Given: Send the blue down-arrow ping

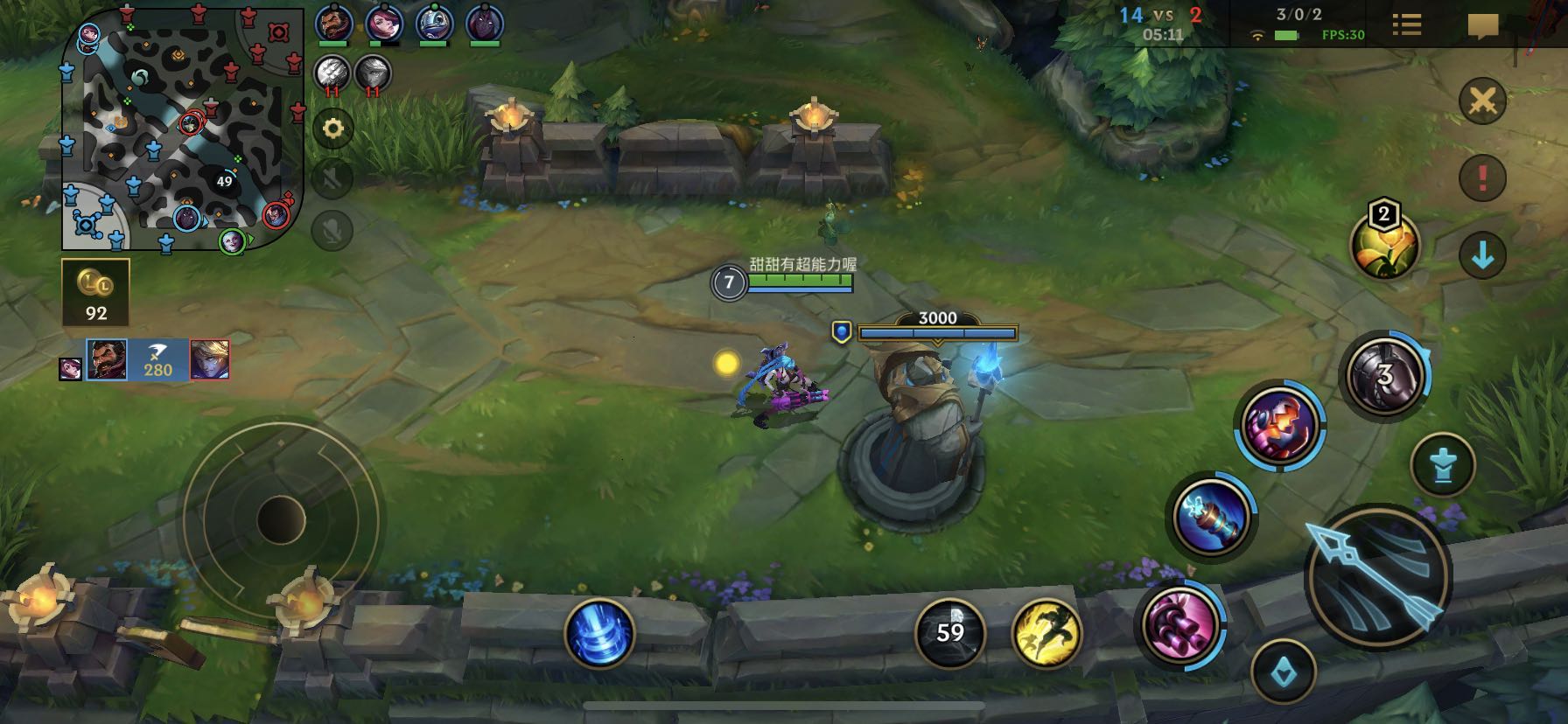Looking at the screenshot, I should 1482,254.
